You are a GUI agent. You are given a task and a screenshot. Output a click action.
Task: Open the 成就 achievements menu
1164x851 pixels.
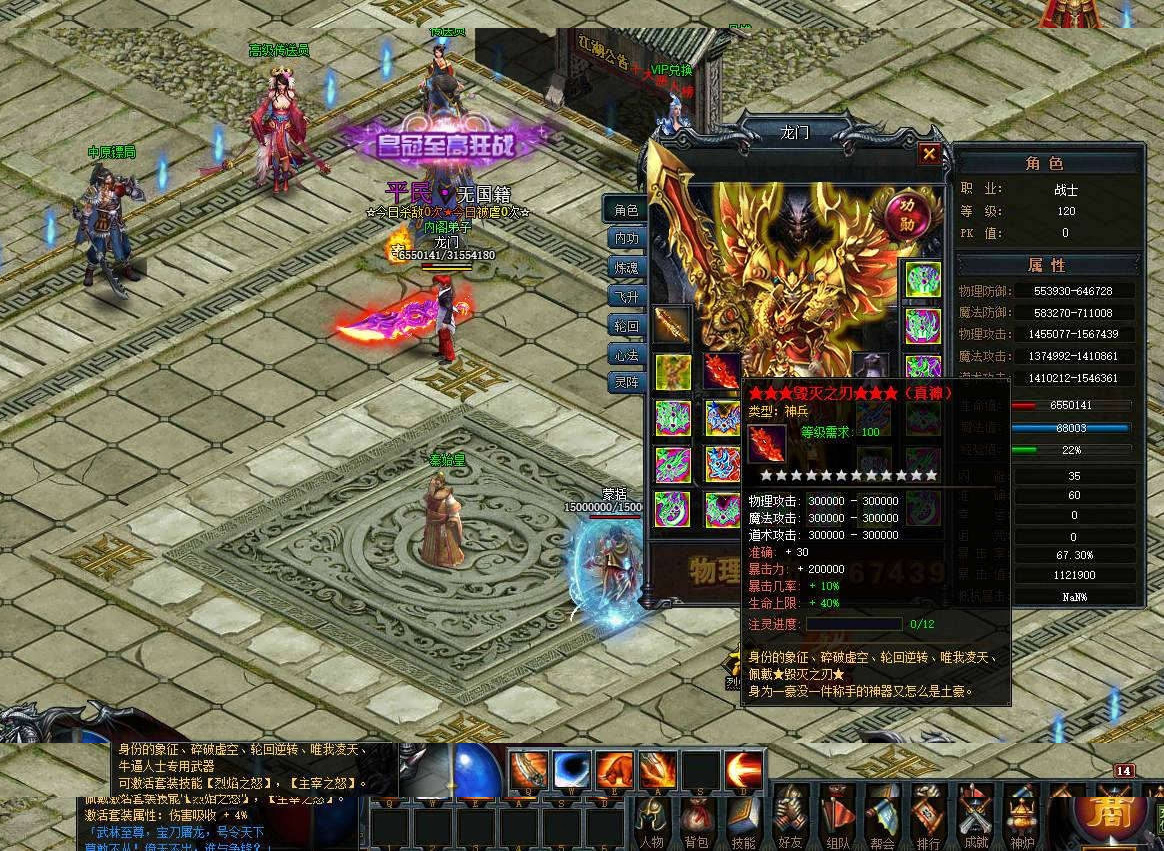(x=974, y=815)
